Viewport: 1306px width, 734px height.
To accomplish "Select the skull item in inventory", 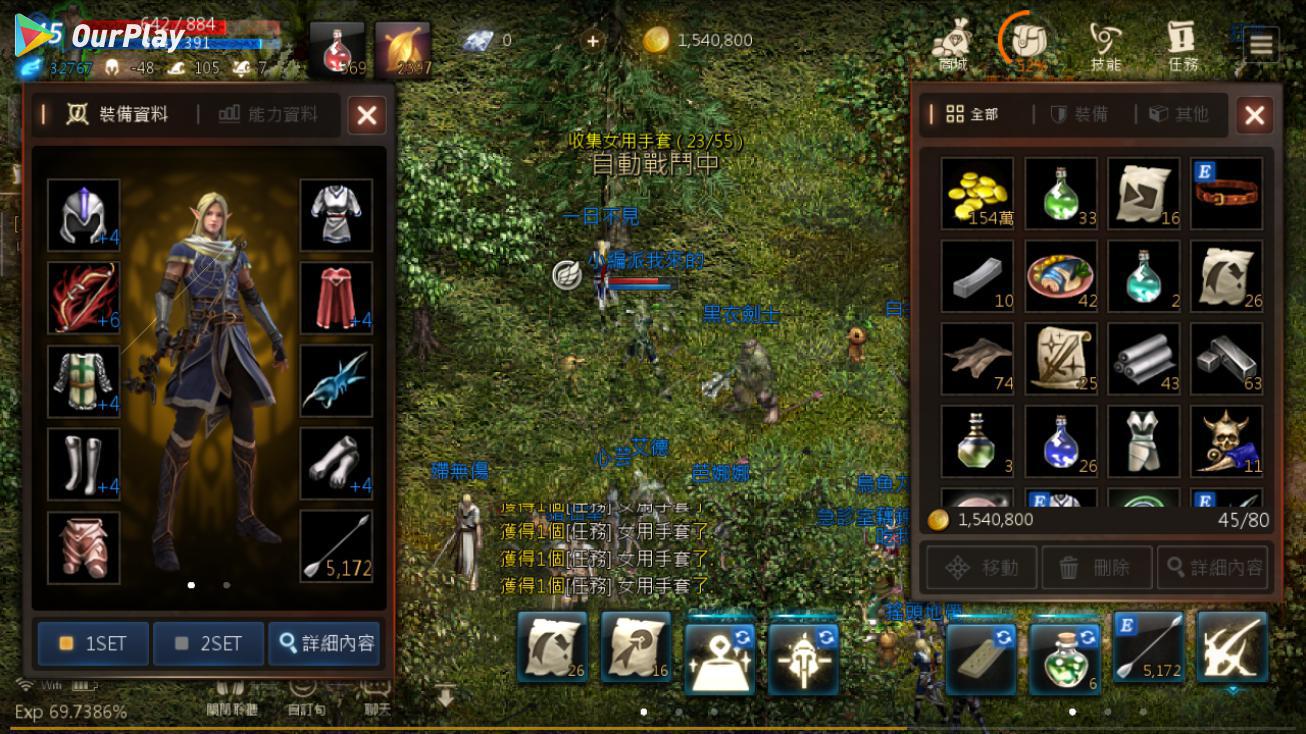I will [1226, 441].
